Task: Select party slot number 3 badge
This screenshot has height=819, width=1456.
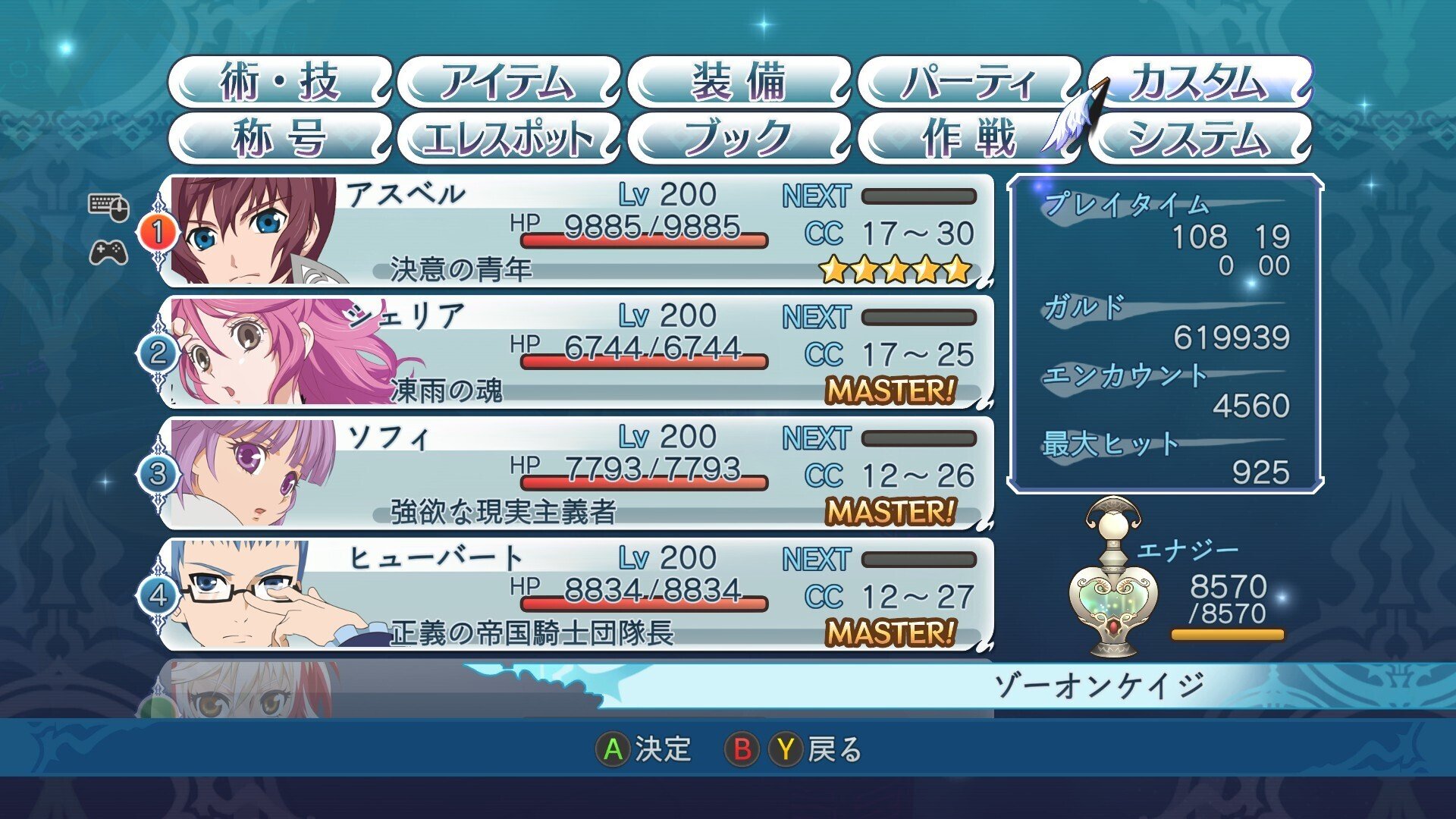Action: 158,474
